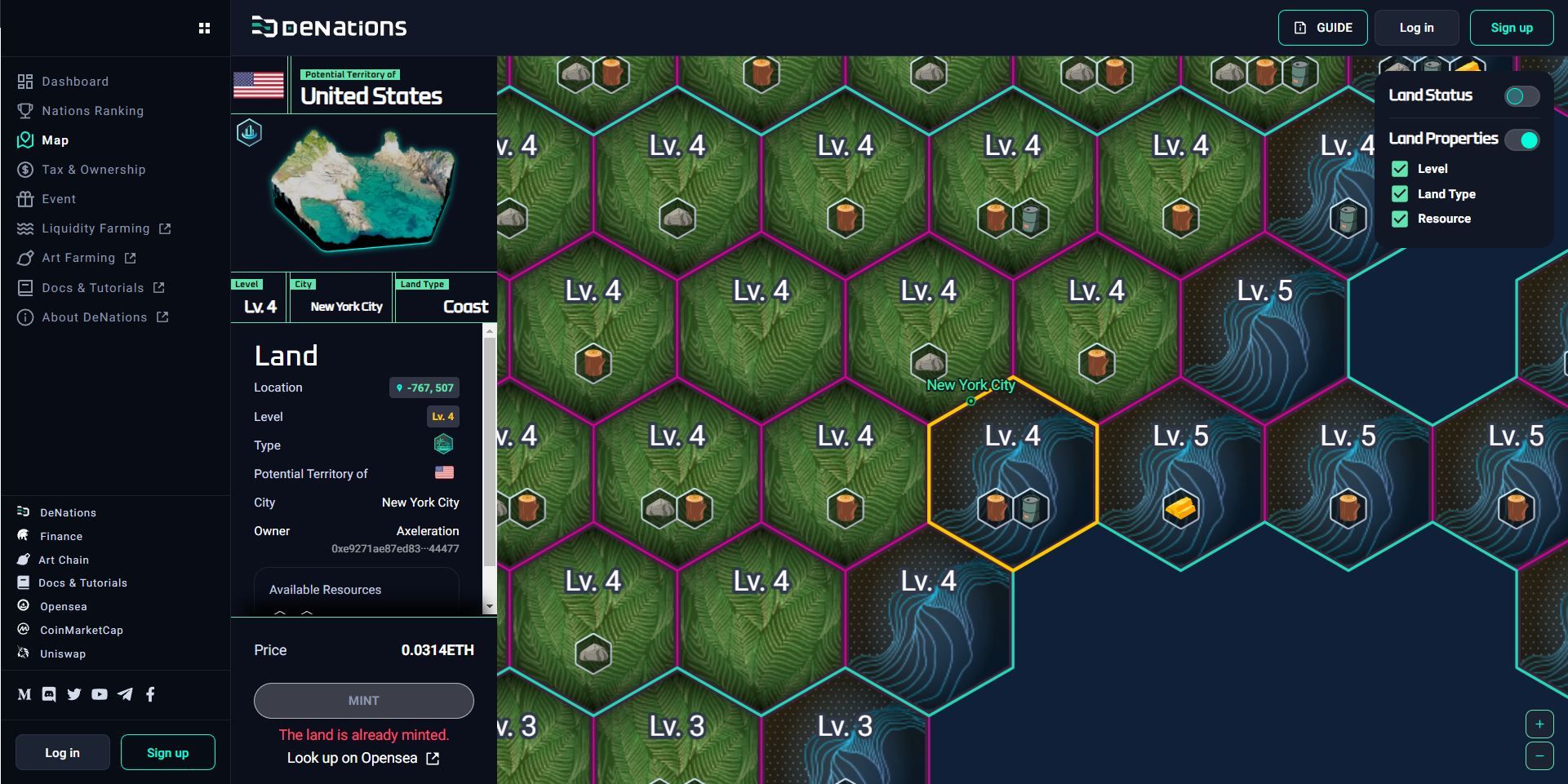
Task: Click the MINT button
Action: [x=363, y=701]
